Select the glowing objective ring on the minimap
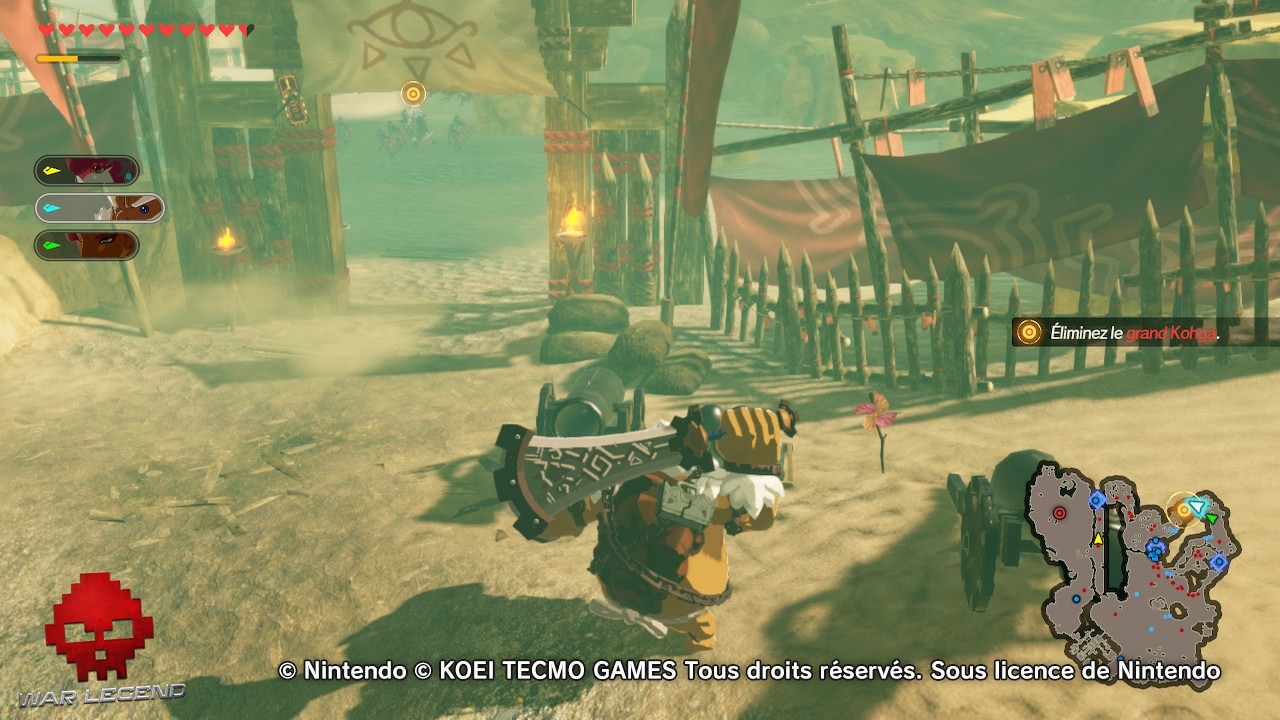Image resolution: width=1280 pixels, height=720 pixels. pos(1184,509)
